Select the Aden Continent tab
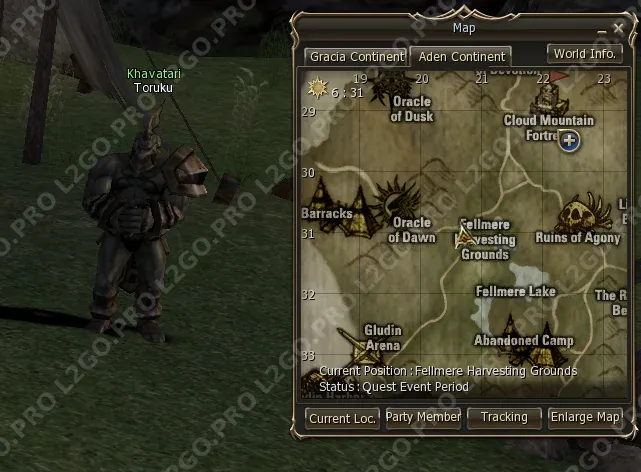The width and height of the screenshot is (641, 472). pyautogui.click(x=462, y=57)
